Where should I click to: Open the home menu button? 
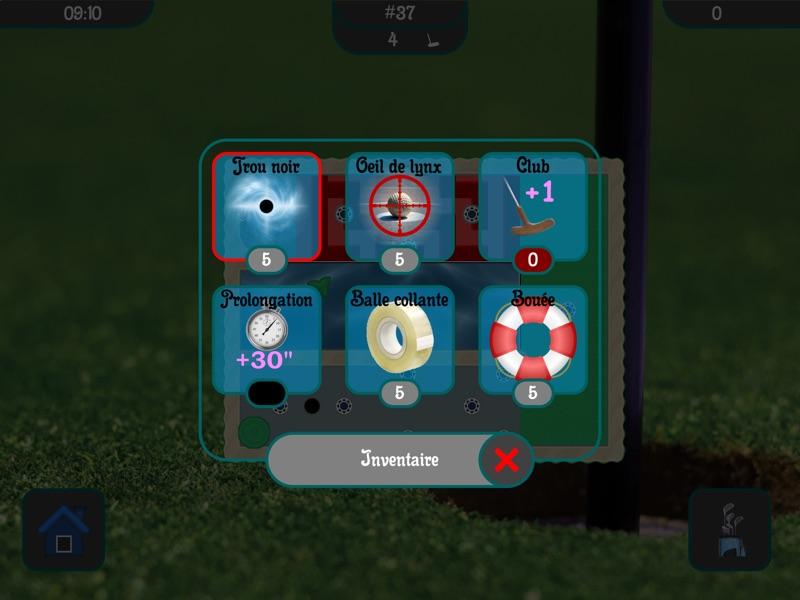[63, 529]
